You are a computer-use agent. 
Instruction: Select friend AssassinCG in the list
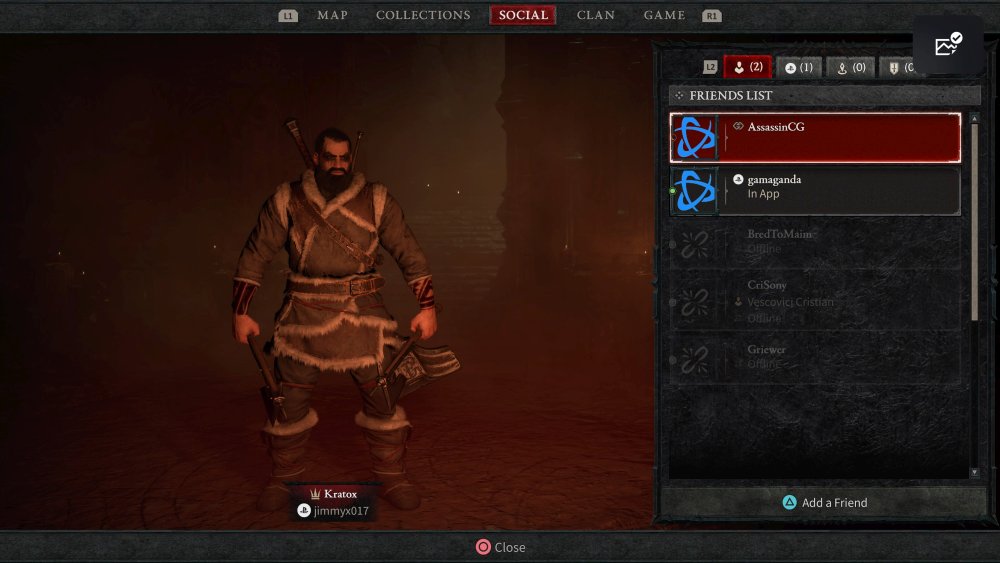(815, 138)
